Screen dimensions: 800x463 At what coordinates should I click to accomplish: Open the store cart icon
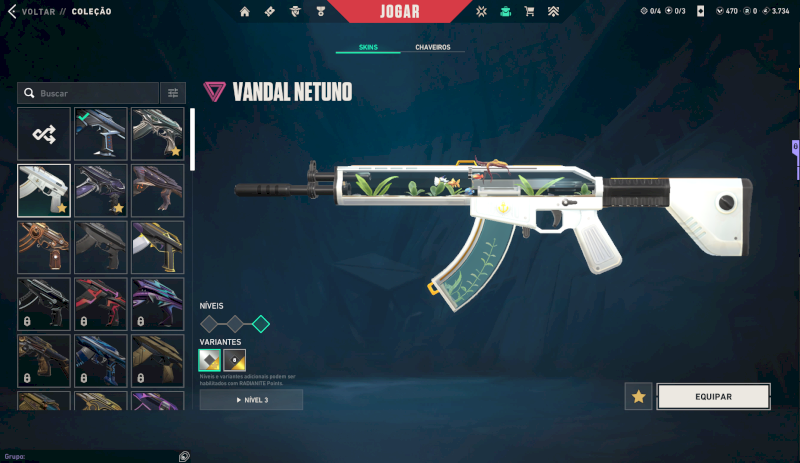click(x=529, y=11)
